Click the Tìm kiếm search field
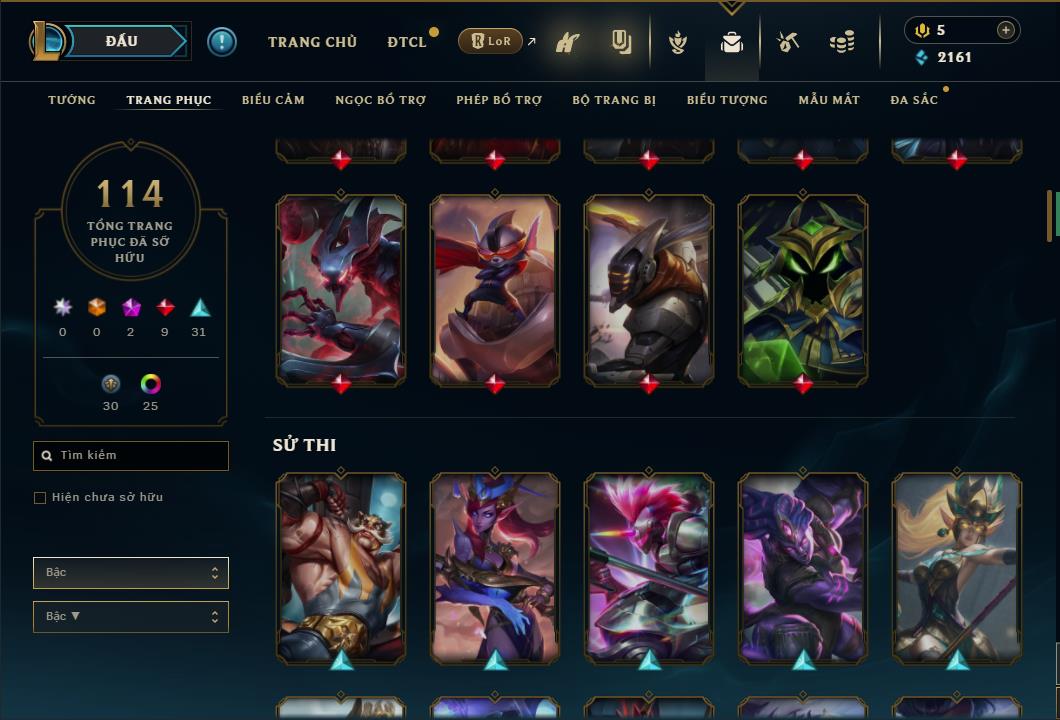 pyautogui.click(x=131, y=456)
